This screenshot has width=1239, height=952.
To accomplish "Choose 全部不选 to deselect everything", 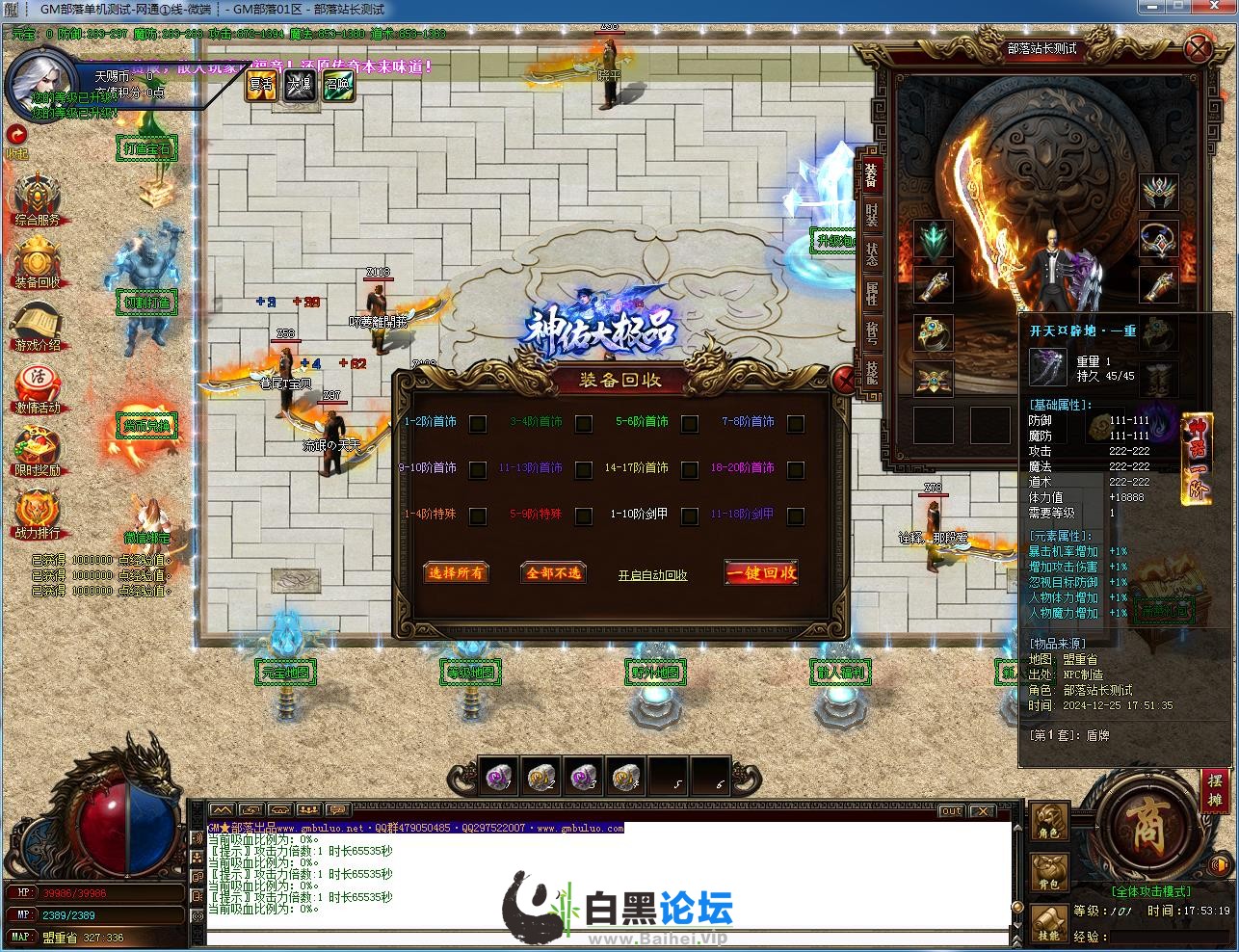I will pyautogui.click(x=554, y=572).
